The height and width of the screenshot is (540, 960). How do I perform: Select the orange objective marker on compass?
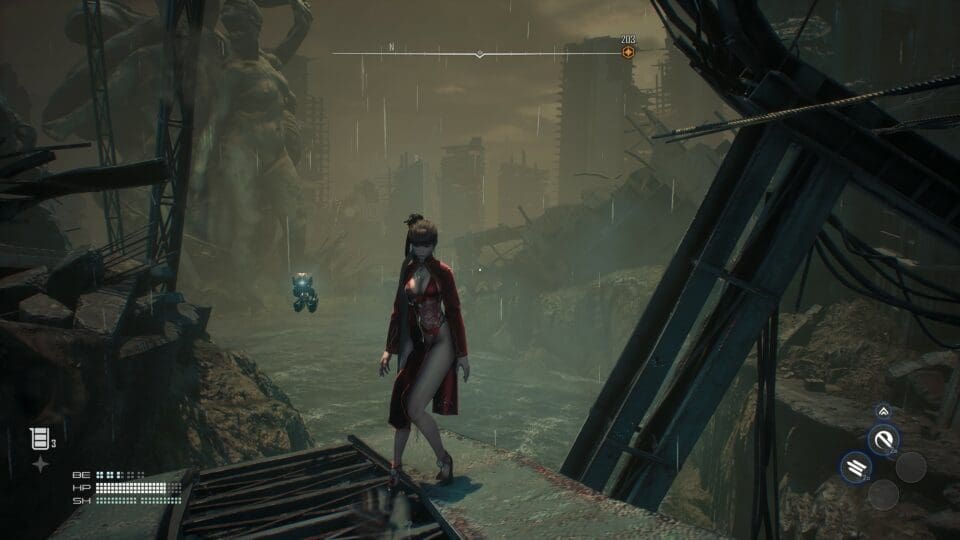(x=627, y=52)
